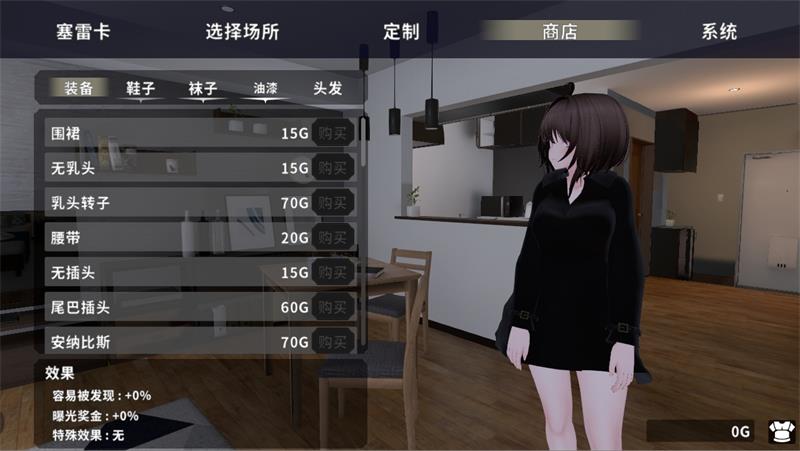The width and height of the screenshot is (800, 451).
Task: Open the 油漆 category tab
Action: (266, 88)
